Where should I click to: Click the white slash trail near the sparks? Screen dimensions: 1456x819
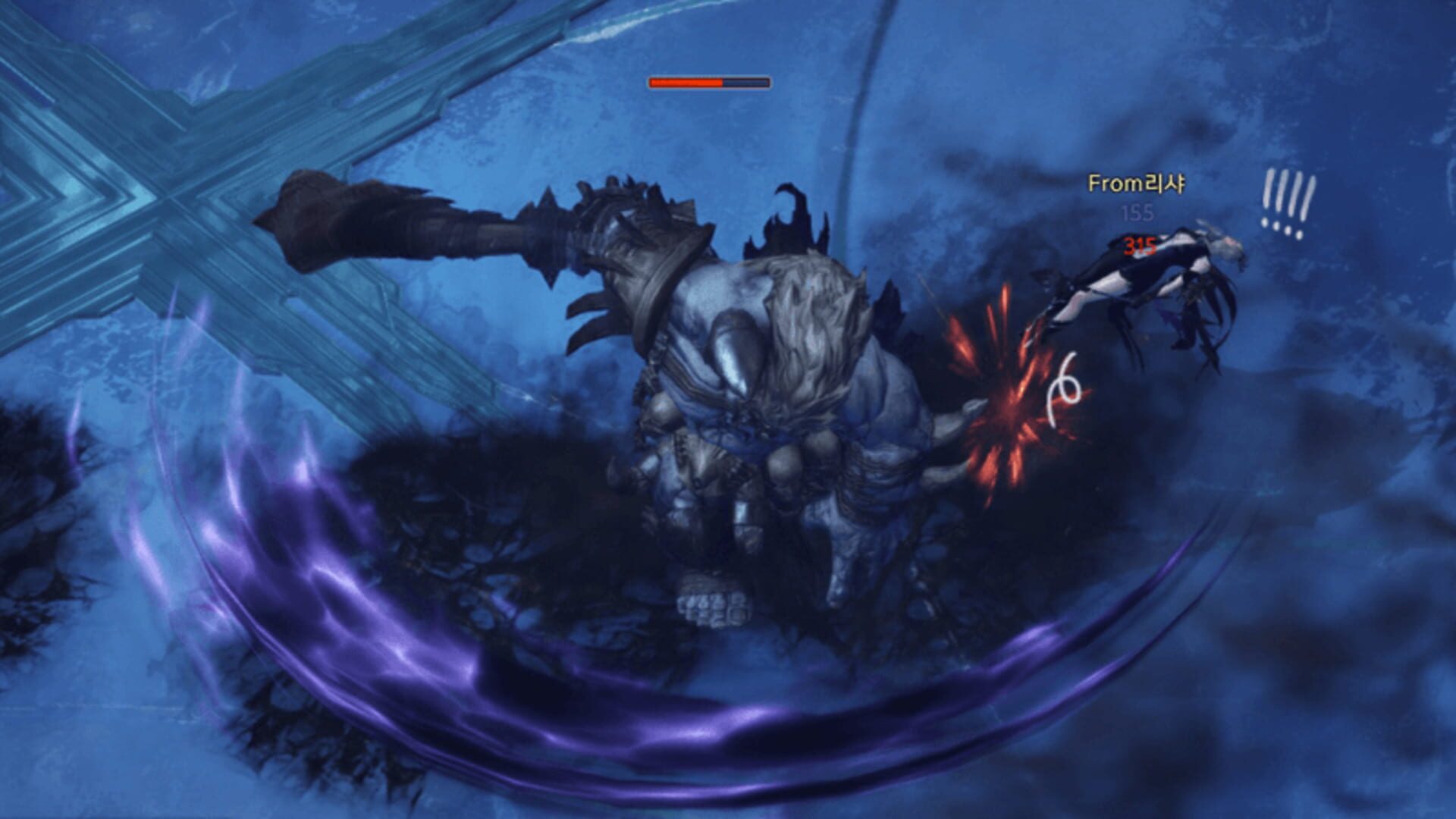click(1065, 391)
